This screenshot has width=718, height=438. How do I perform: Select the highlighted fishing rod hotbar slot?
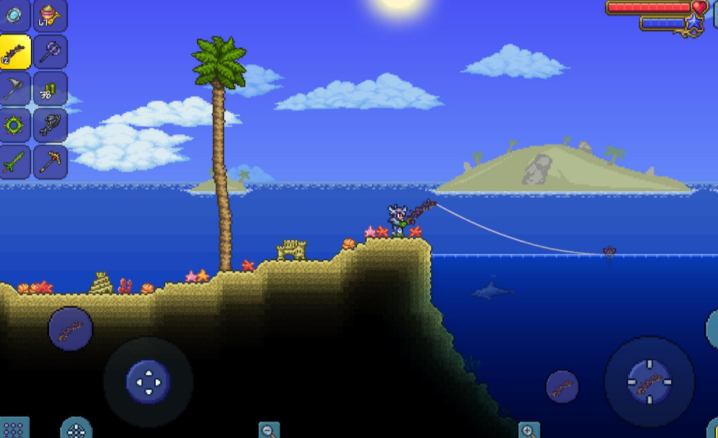14,52
